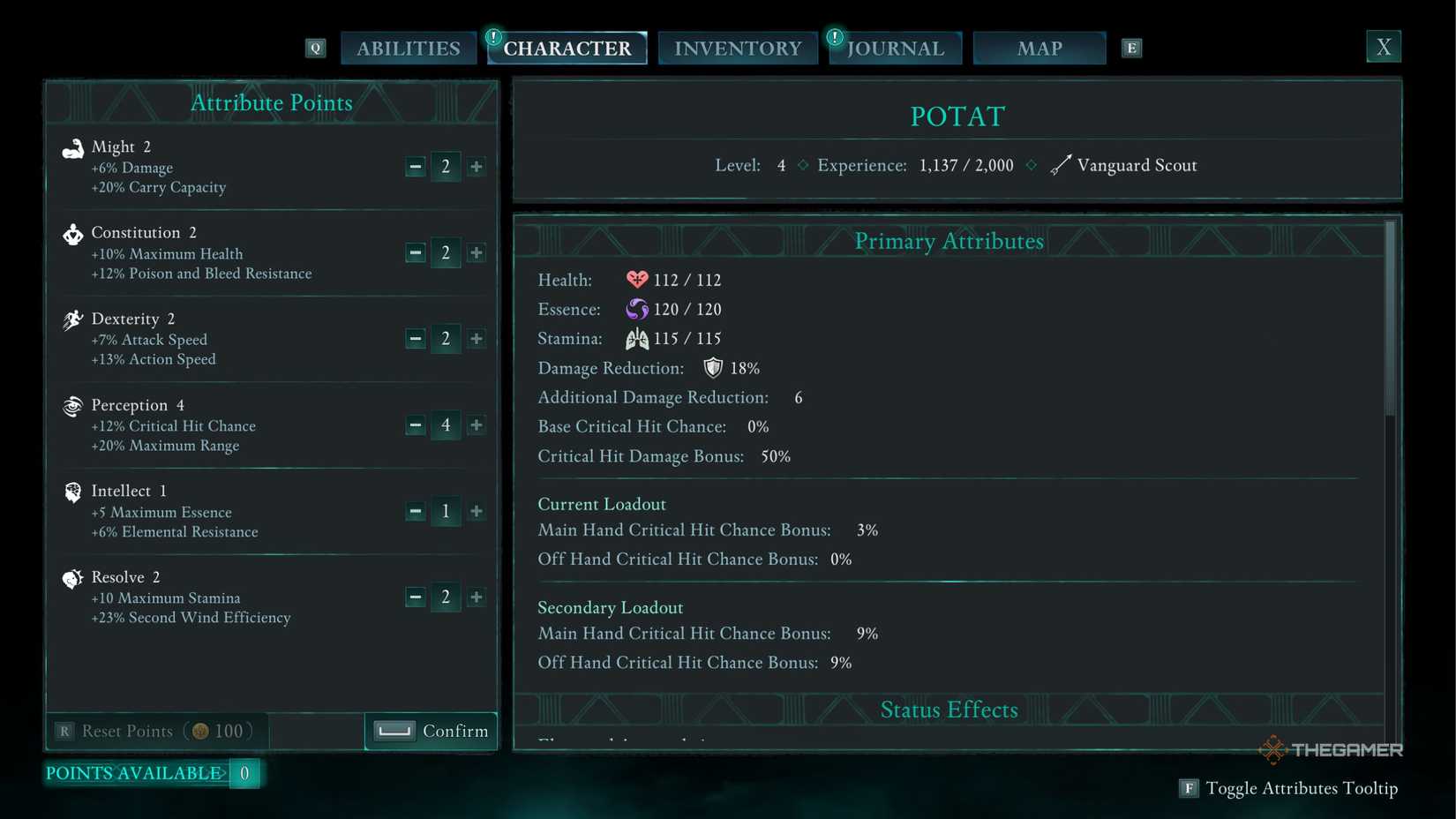1456x819 pixels.
Task: Increase Perception with its plus button
Action: click(x=476, y=425)
